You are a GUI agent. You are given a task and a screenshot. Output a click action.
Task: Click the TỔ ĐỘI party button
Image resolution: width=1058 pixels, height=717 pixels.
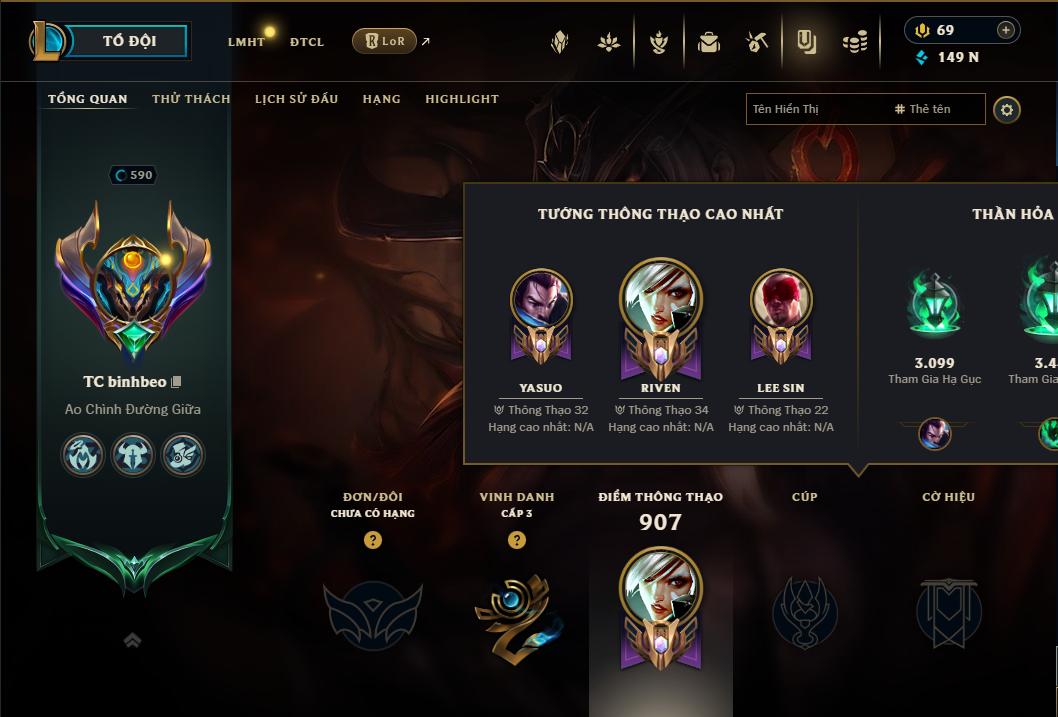pyautogui.click(x=128, y=41)
